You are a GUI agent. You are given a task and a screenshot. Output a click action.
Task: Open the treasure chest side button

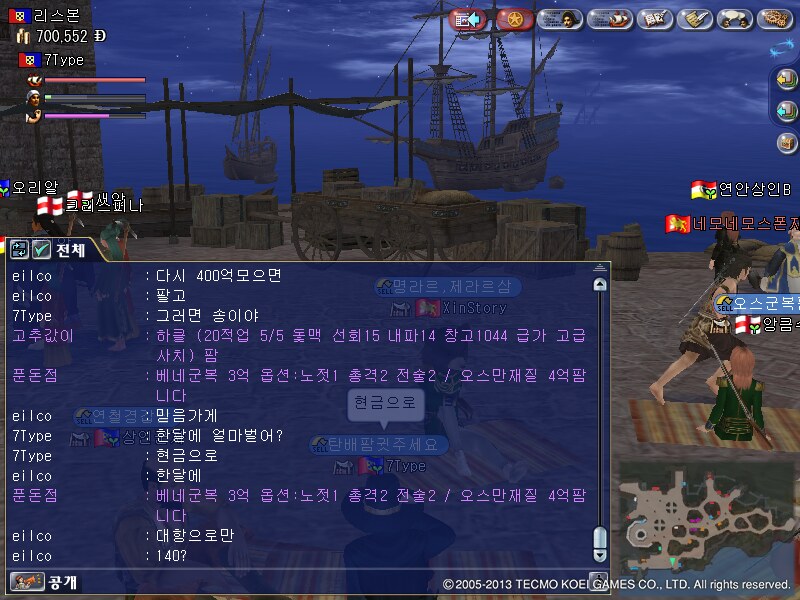[x=787, y=143]
